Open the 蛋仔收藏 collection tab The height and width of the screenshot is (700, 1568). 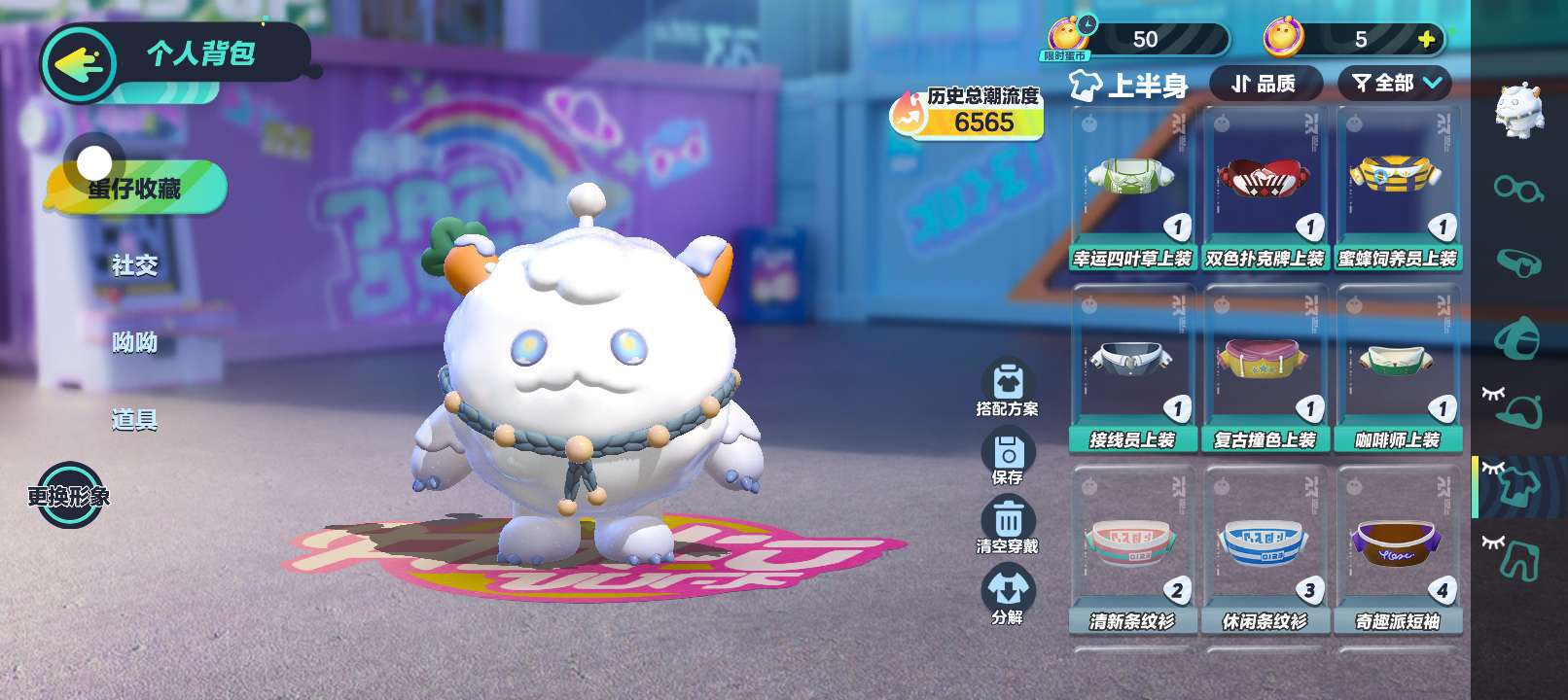coord(135,188)
